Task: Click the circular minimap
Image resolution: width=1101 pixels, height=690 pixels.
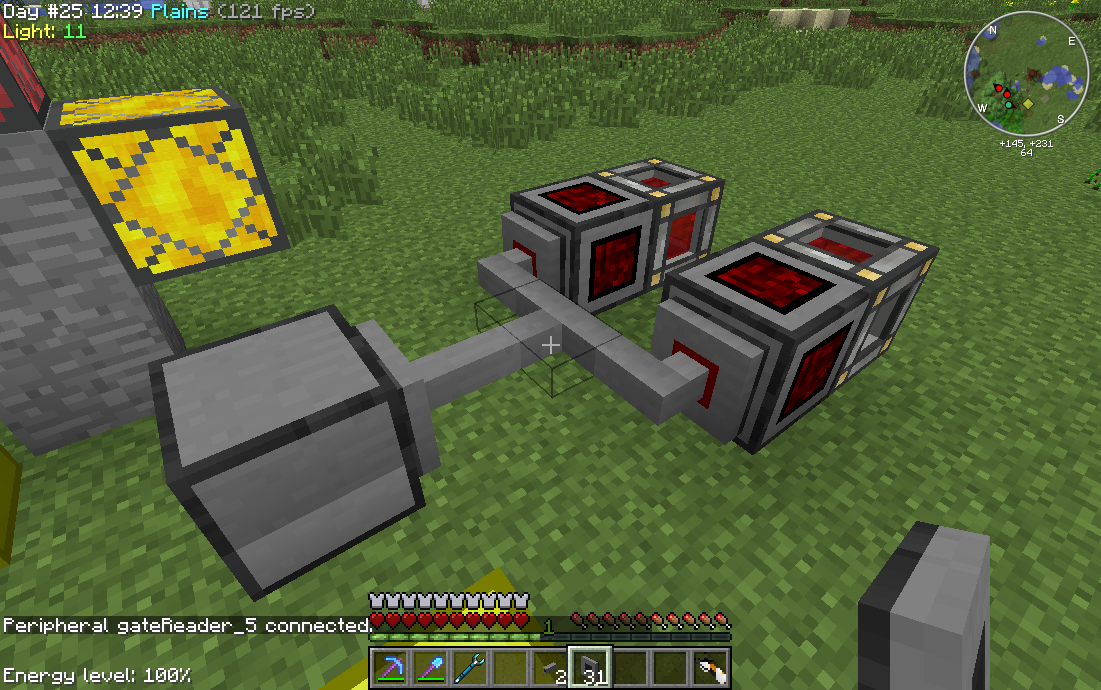Action: point(1027,75)
